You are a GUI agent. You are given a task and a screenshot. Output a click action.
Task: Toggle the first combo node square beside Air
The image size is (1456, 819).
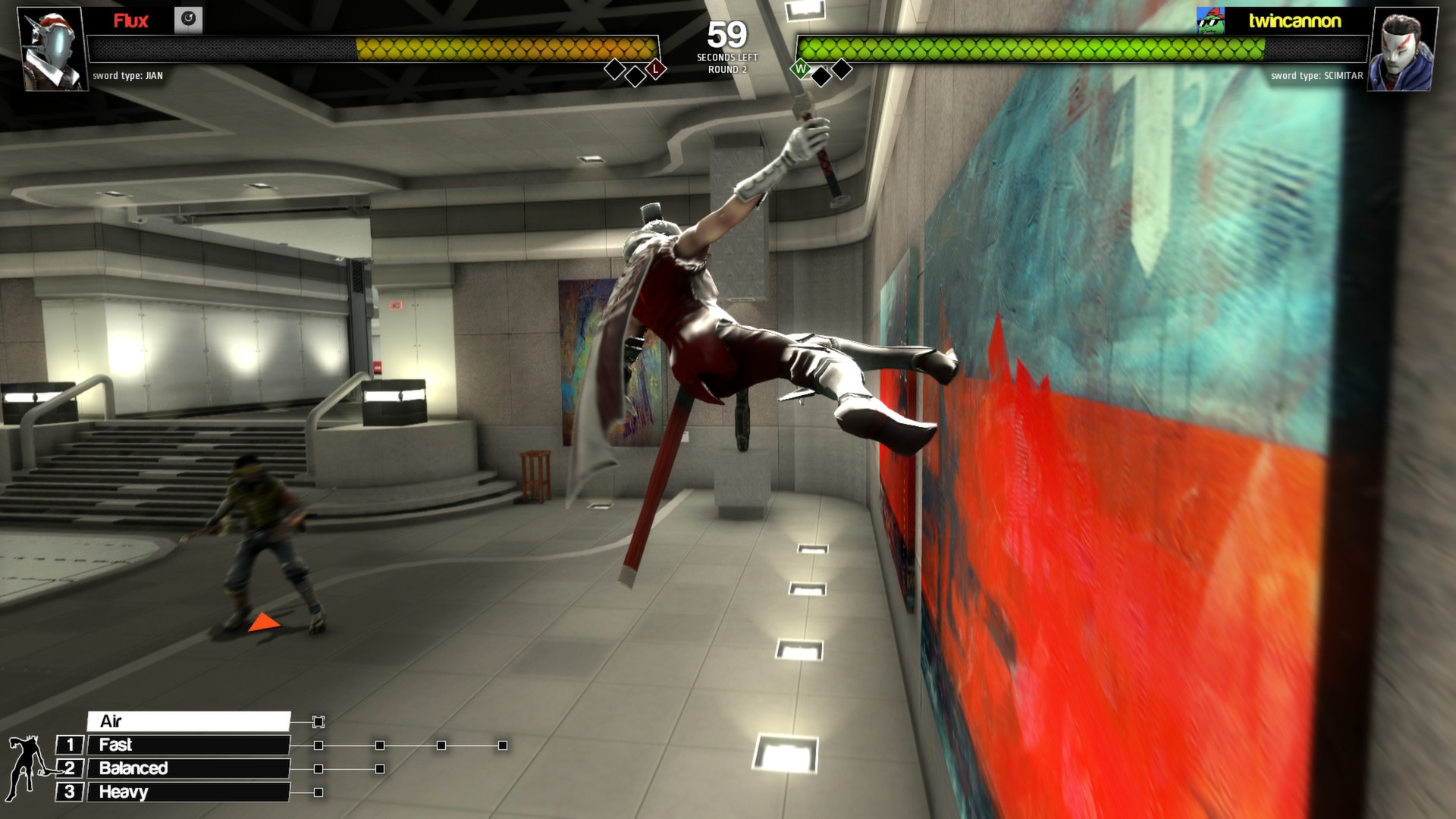tap(317, 722)
